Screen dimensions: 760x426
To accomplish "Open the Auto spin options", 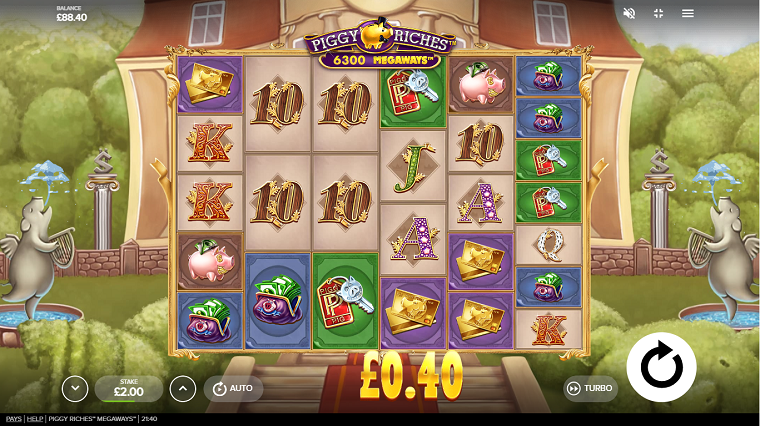I will [x=233, y=388].
